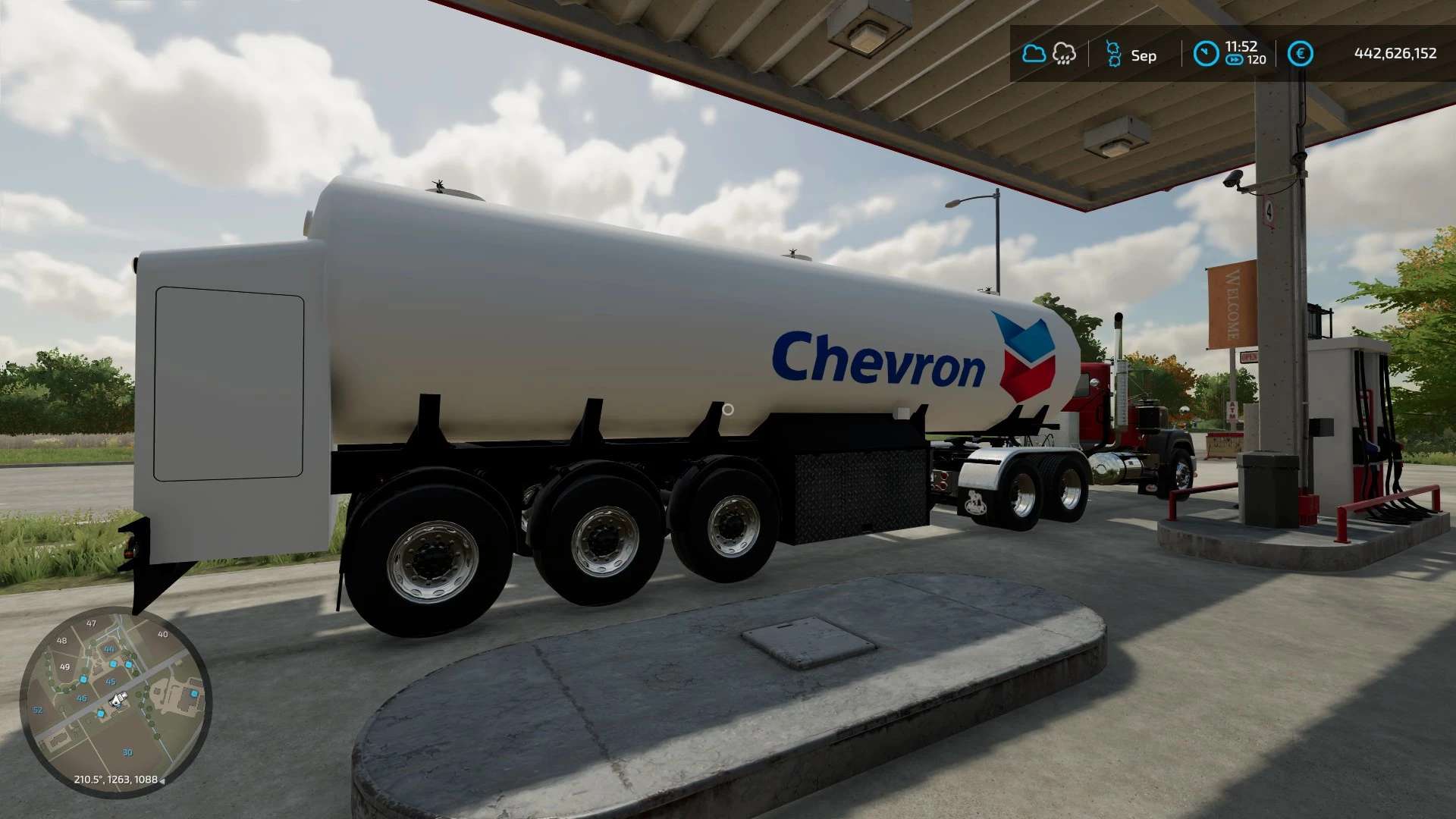Open the circular minimap

[115, 701]
